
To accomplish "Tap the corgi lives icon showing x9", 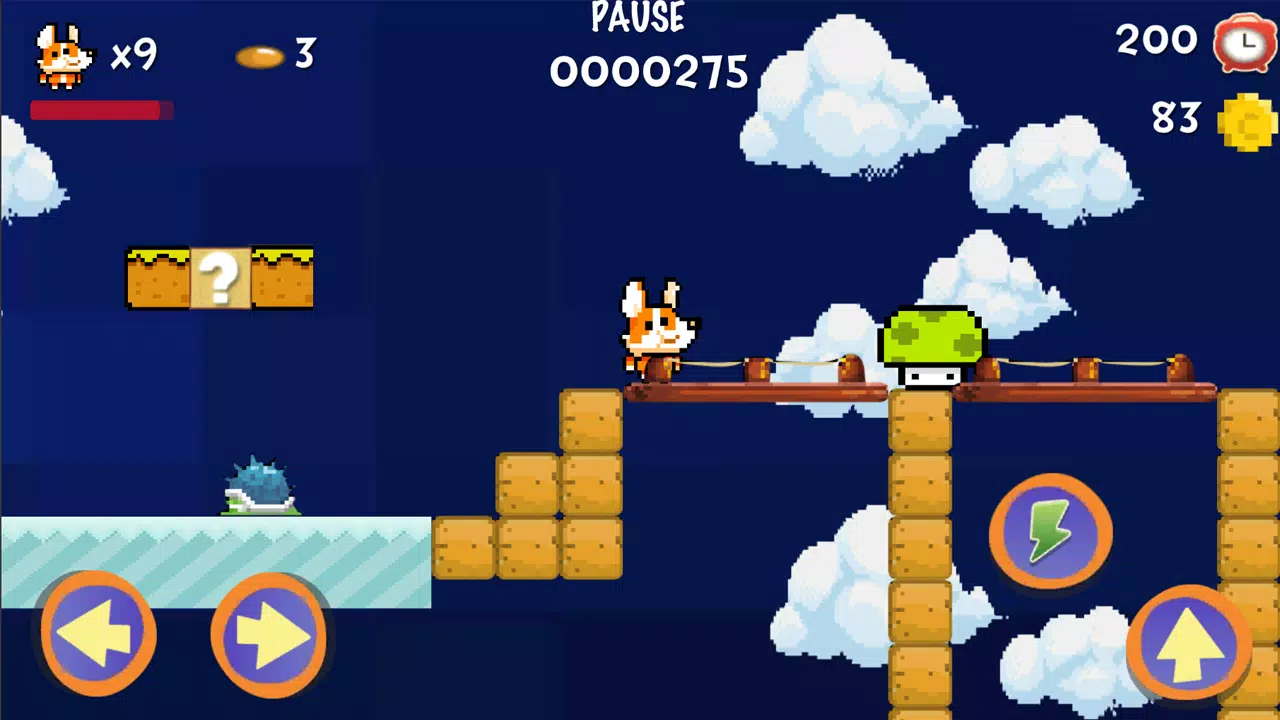I will click(x=62, y=55).
